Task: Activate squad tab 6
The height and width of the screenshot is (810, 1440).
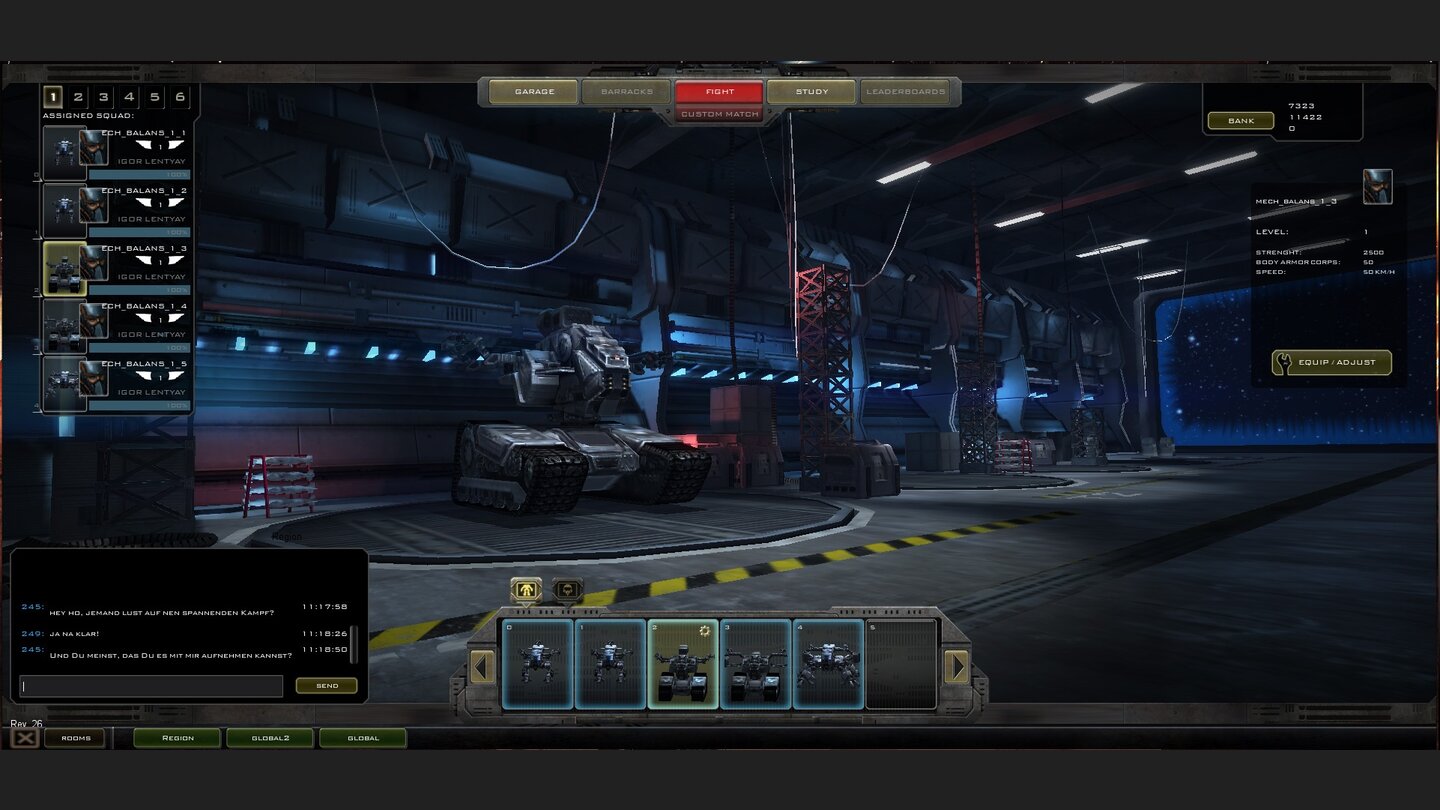Action: click(x=181, y=97)
